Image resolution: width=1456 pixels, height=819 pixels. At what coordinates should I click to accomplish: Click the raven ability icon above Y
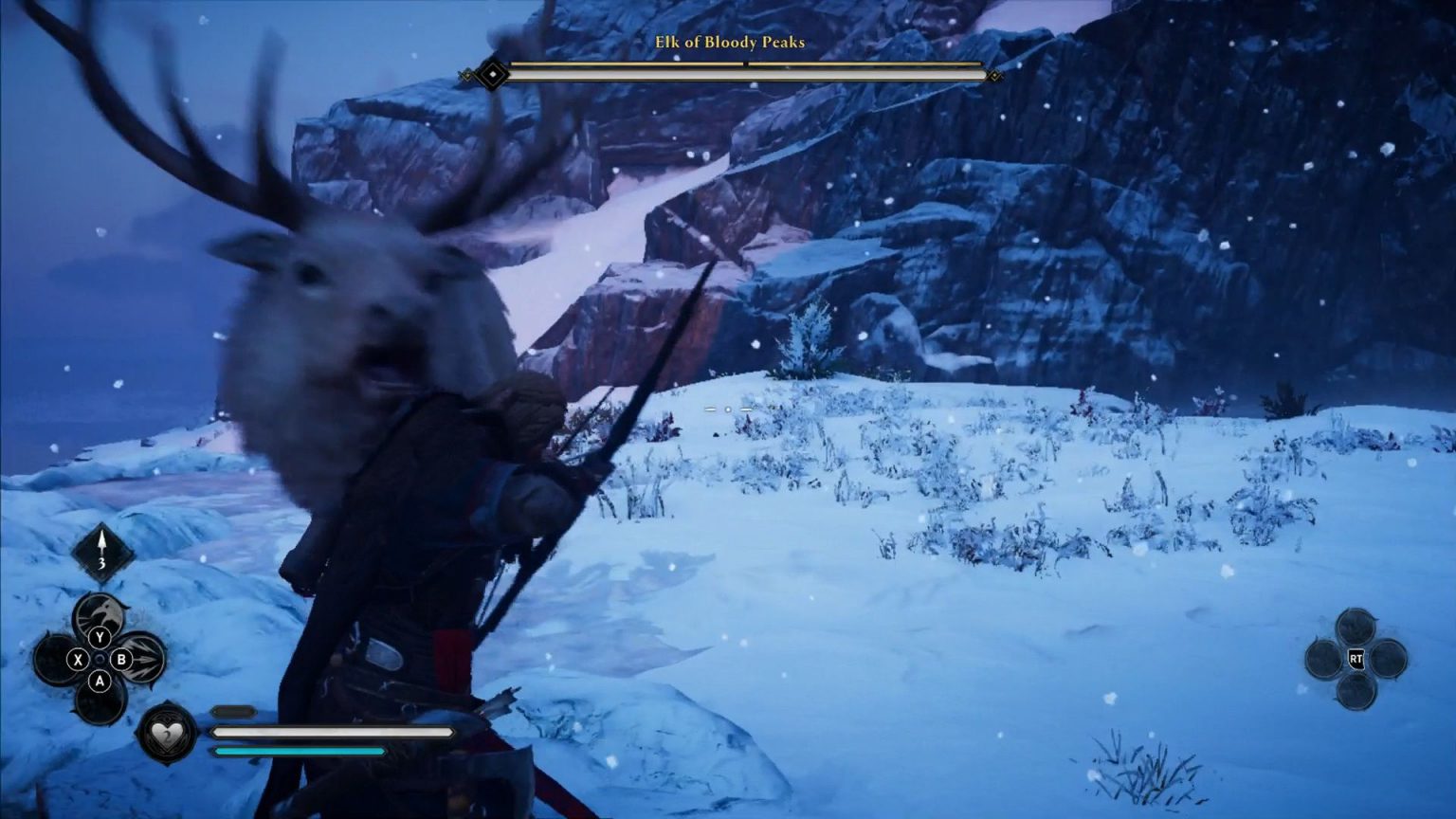[100, 612]
